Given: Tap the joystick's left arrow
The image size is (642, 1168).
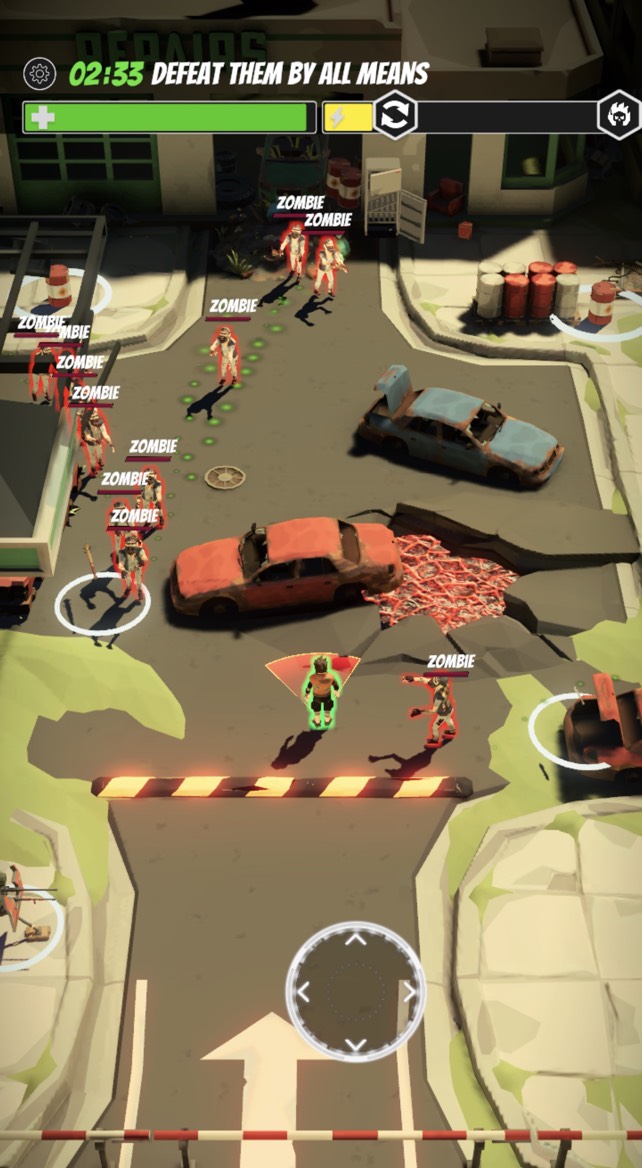Looking at the screenshot, I should [x=304, y=992].
